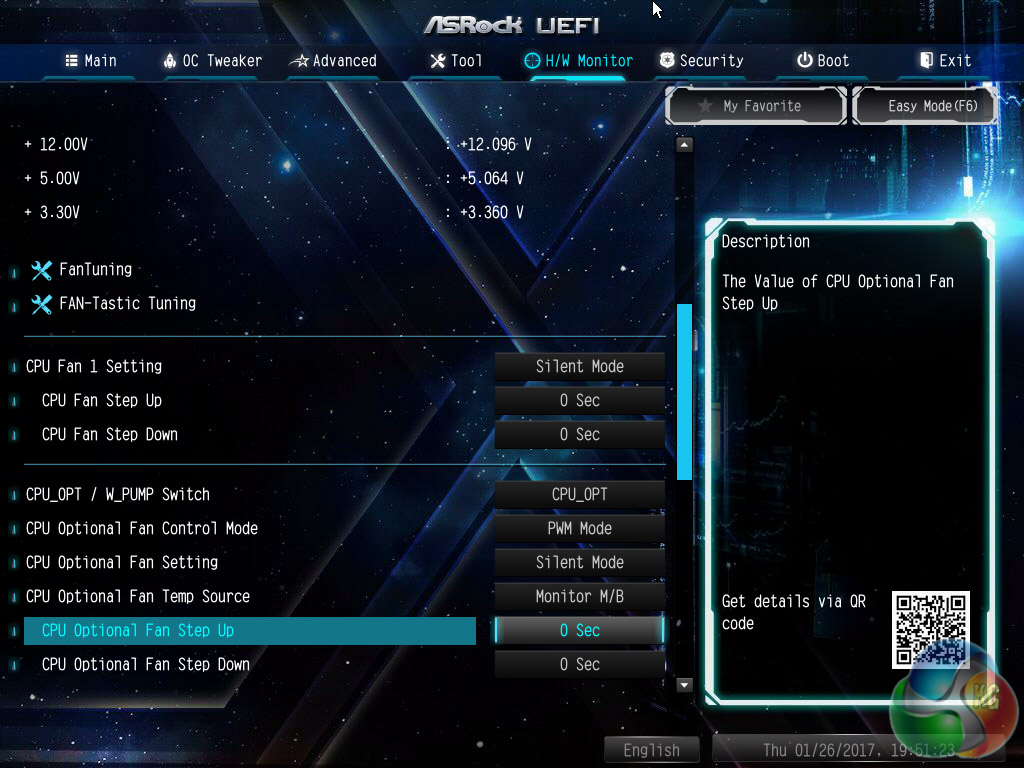
Task: Switch to the Boot tab
Action: 823,61
